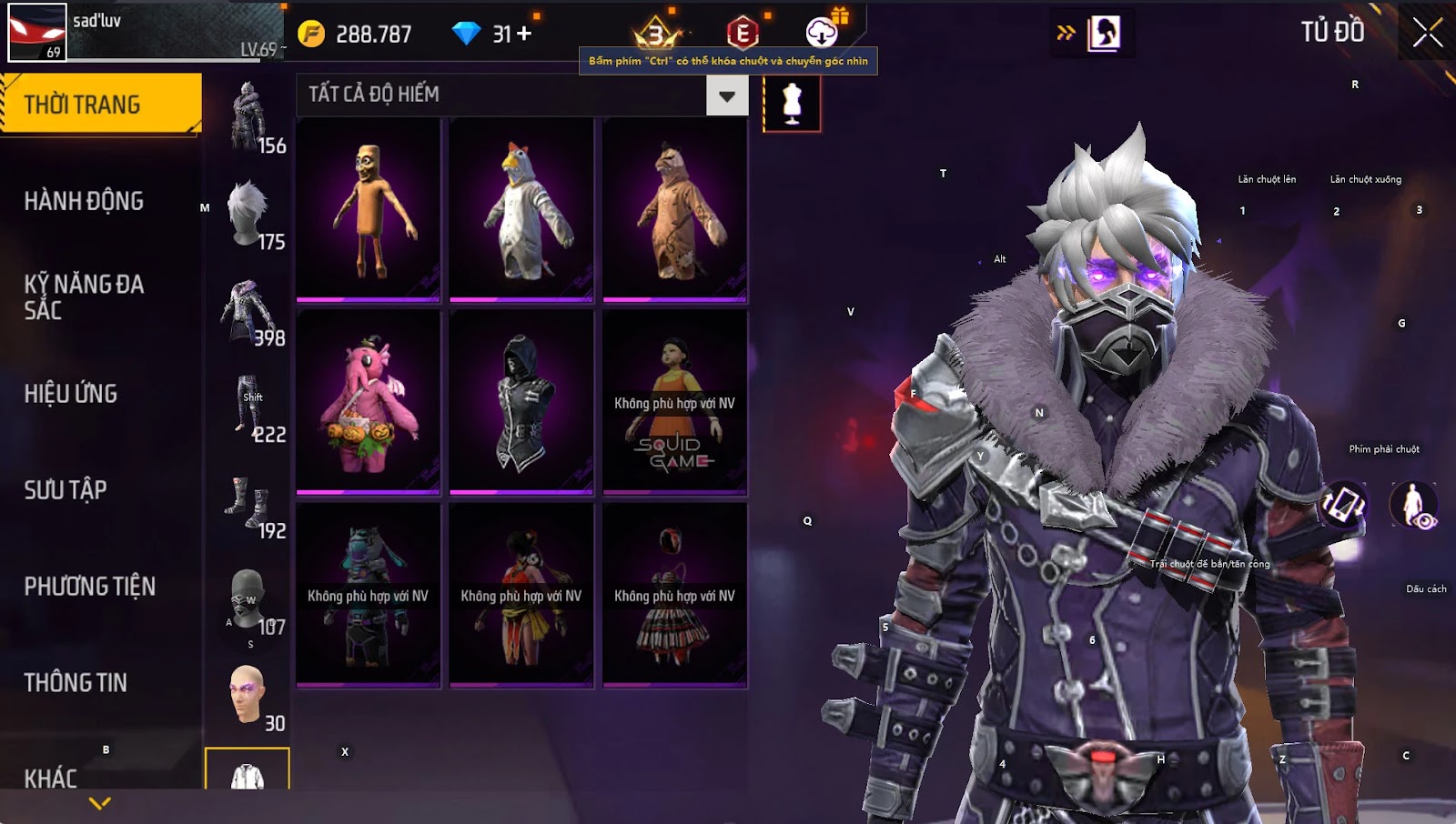Open the Thời Trang fashion tab
The width and height of the screenshot is (1456, 824).
coord(100,105)
